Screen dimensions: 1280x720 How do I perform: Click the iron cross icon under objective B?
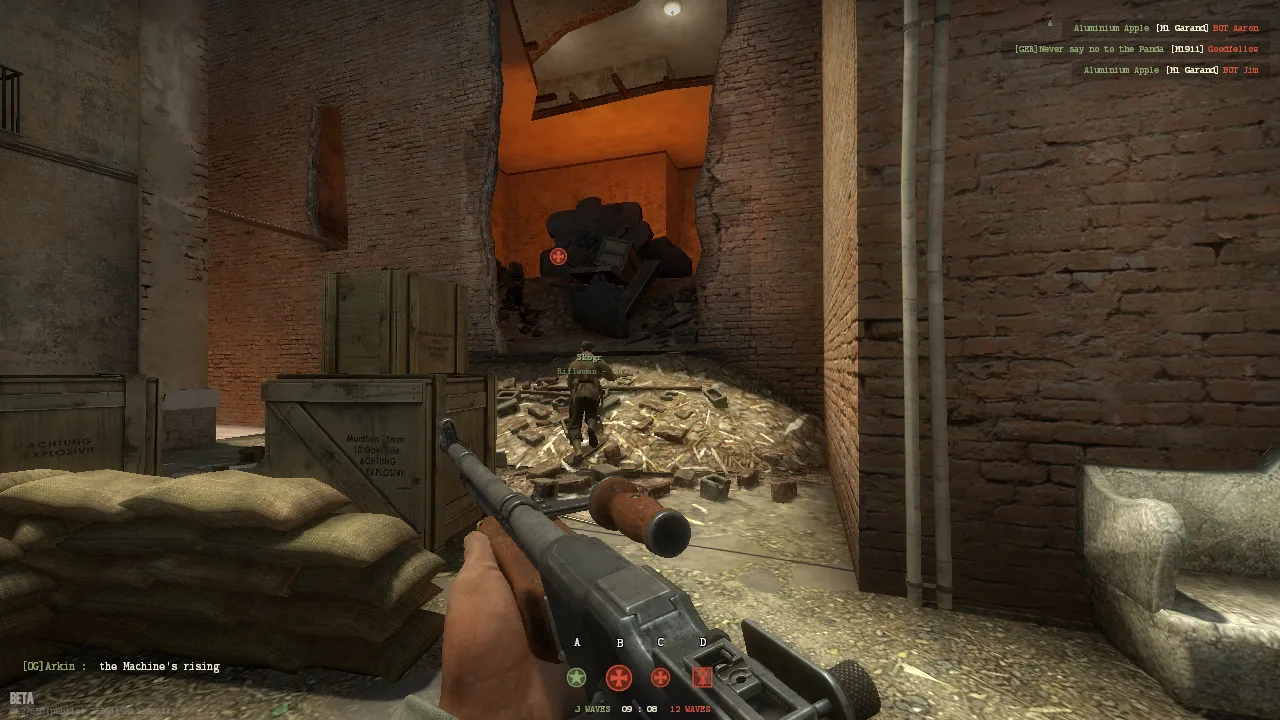[619, 677]
